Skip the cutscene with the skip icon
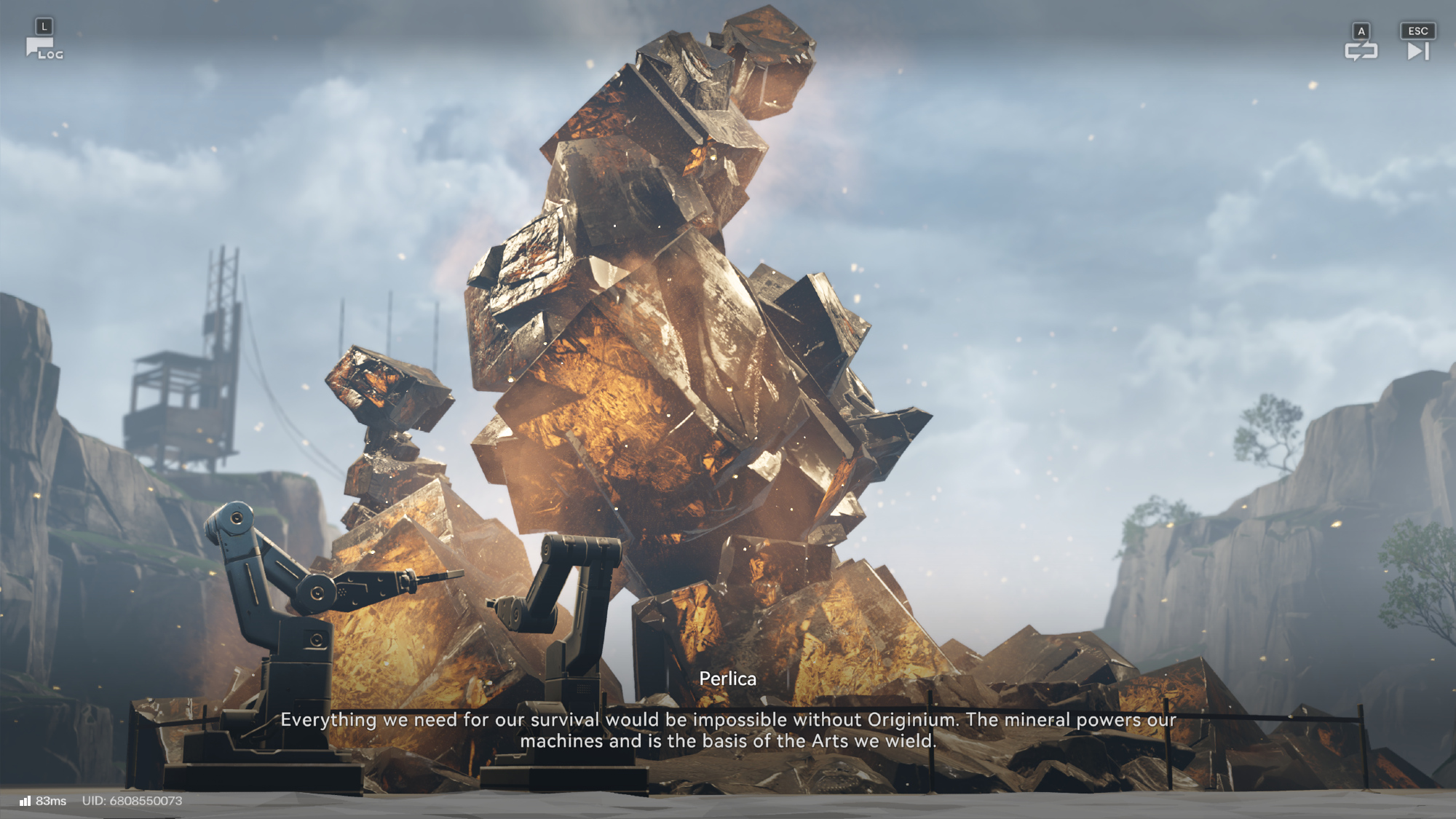1456x819 pixels. pyautogui.click(x=1417, y=51)
